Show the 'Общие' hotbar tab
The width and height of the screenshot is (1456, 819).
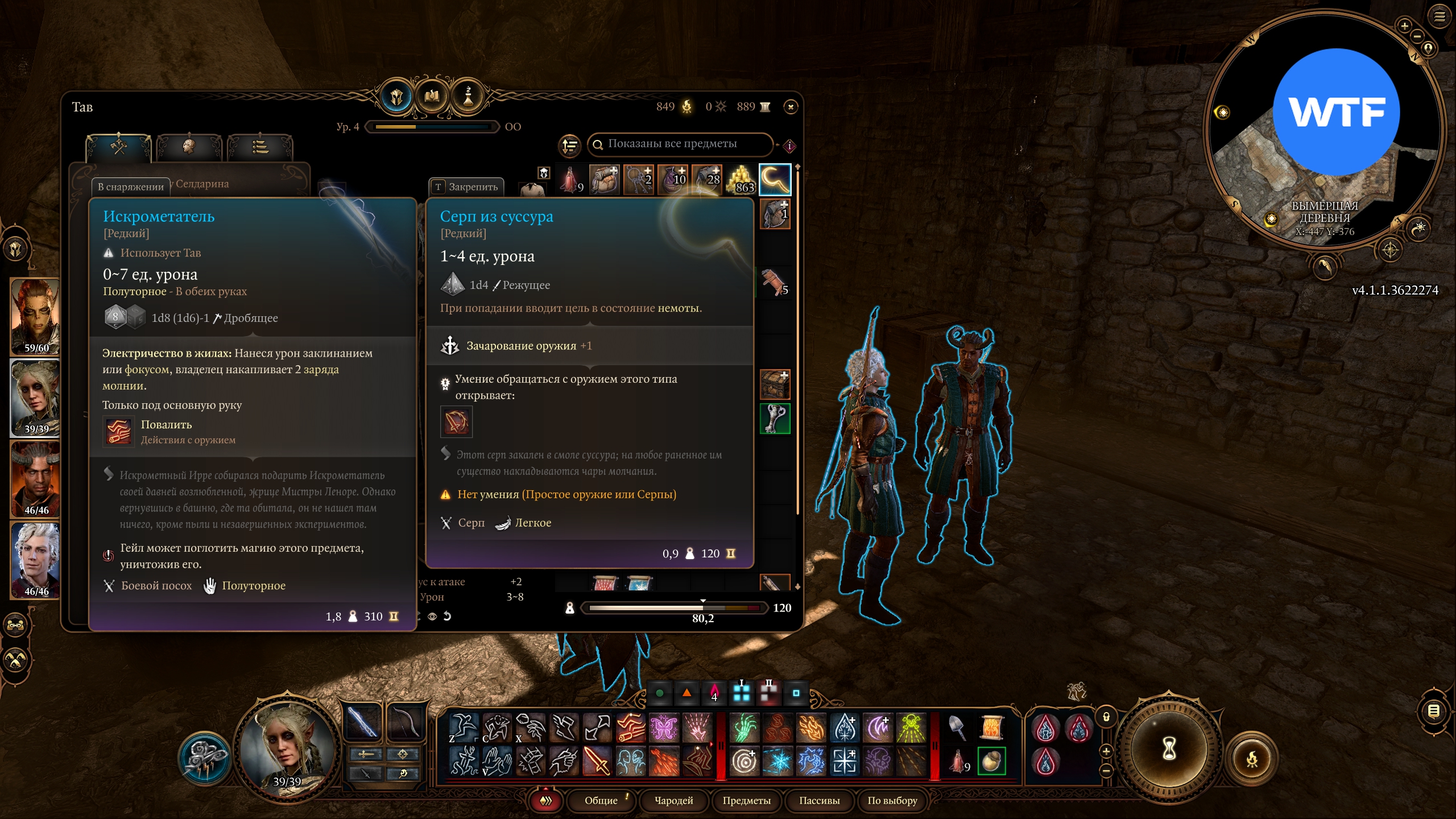601,800
